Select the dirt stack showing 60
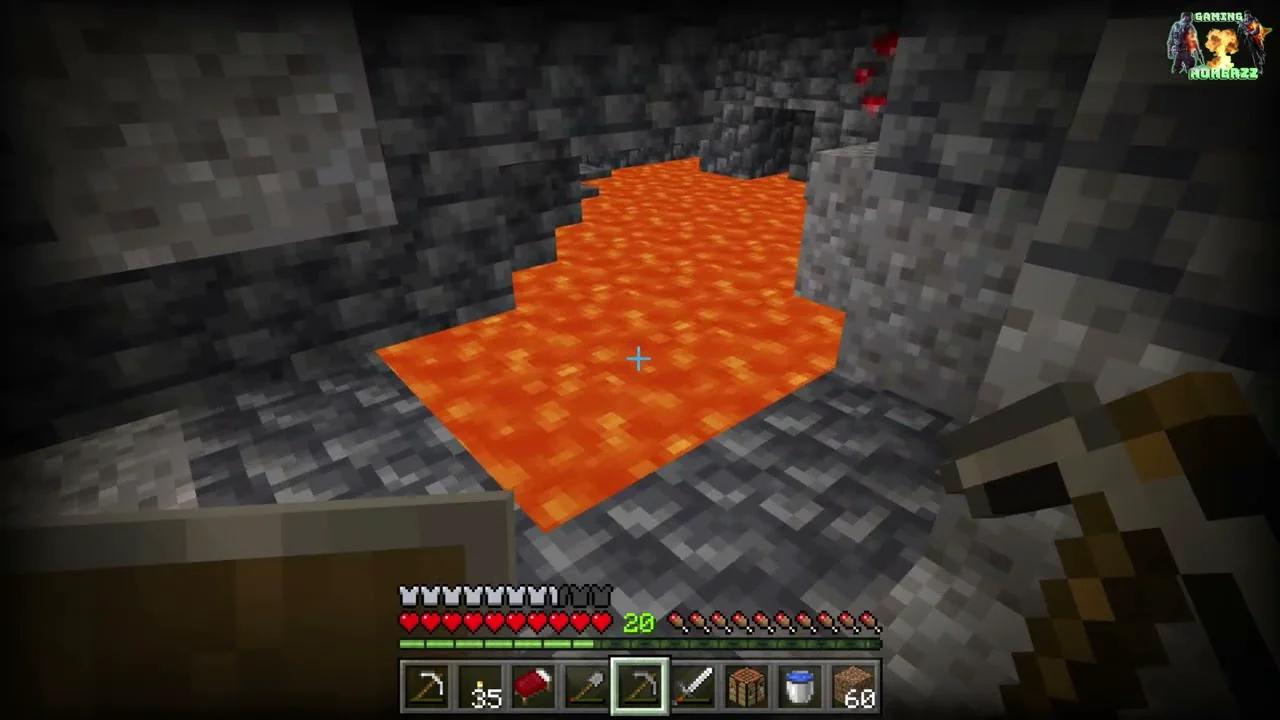The width and height of the screenshot is (1280, 720). [853, 684]
